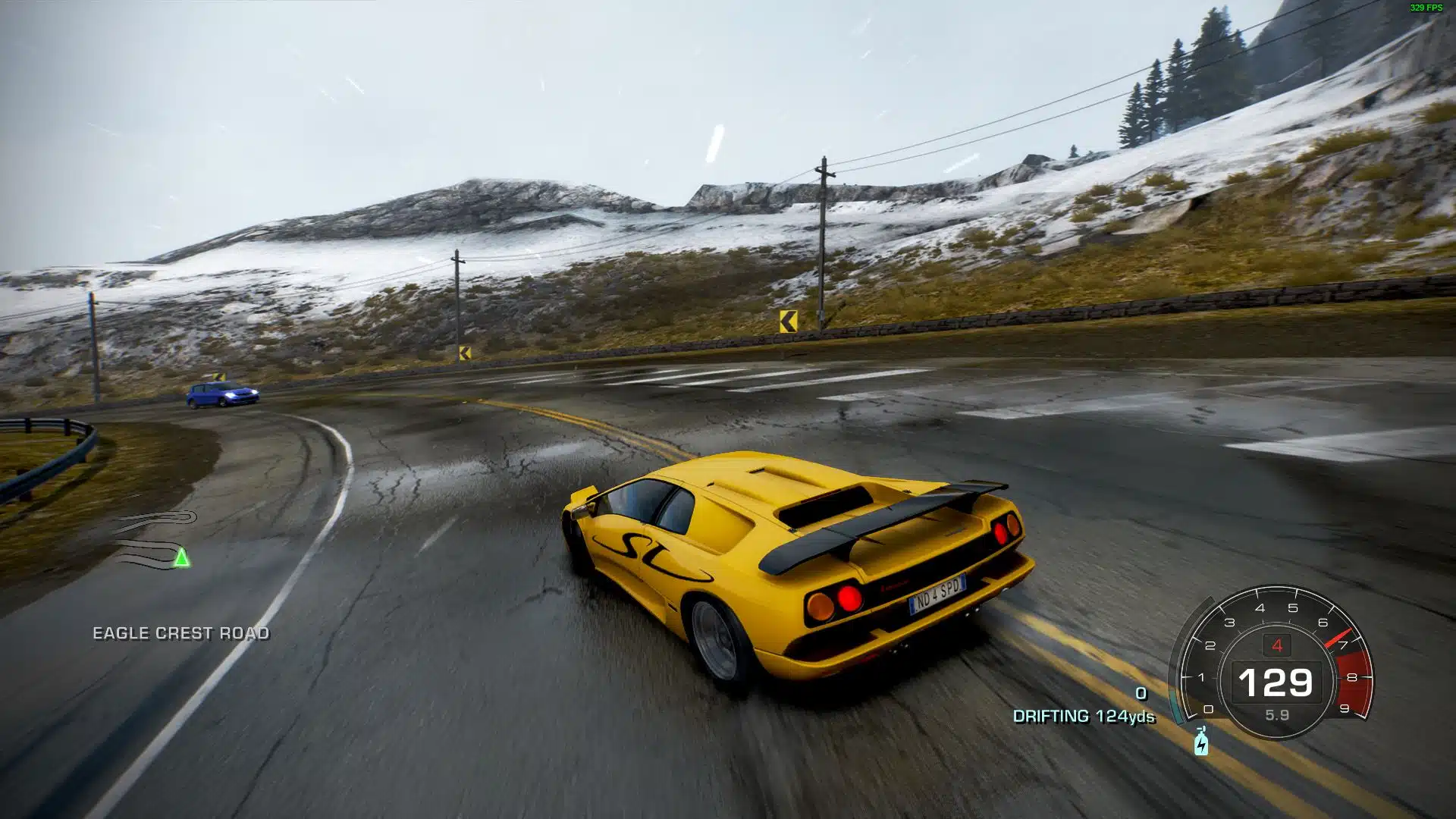This screenshot has height=819, width=1456.
Task: Select the green player arrow on minimap
Action: (181, 559)
